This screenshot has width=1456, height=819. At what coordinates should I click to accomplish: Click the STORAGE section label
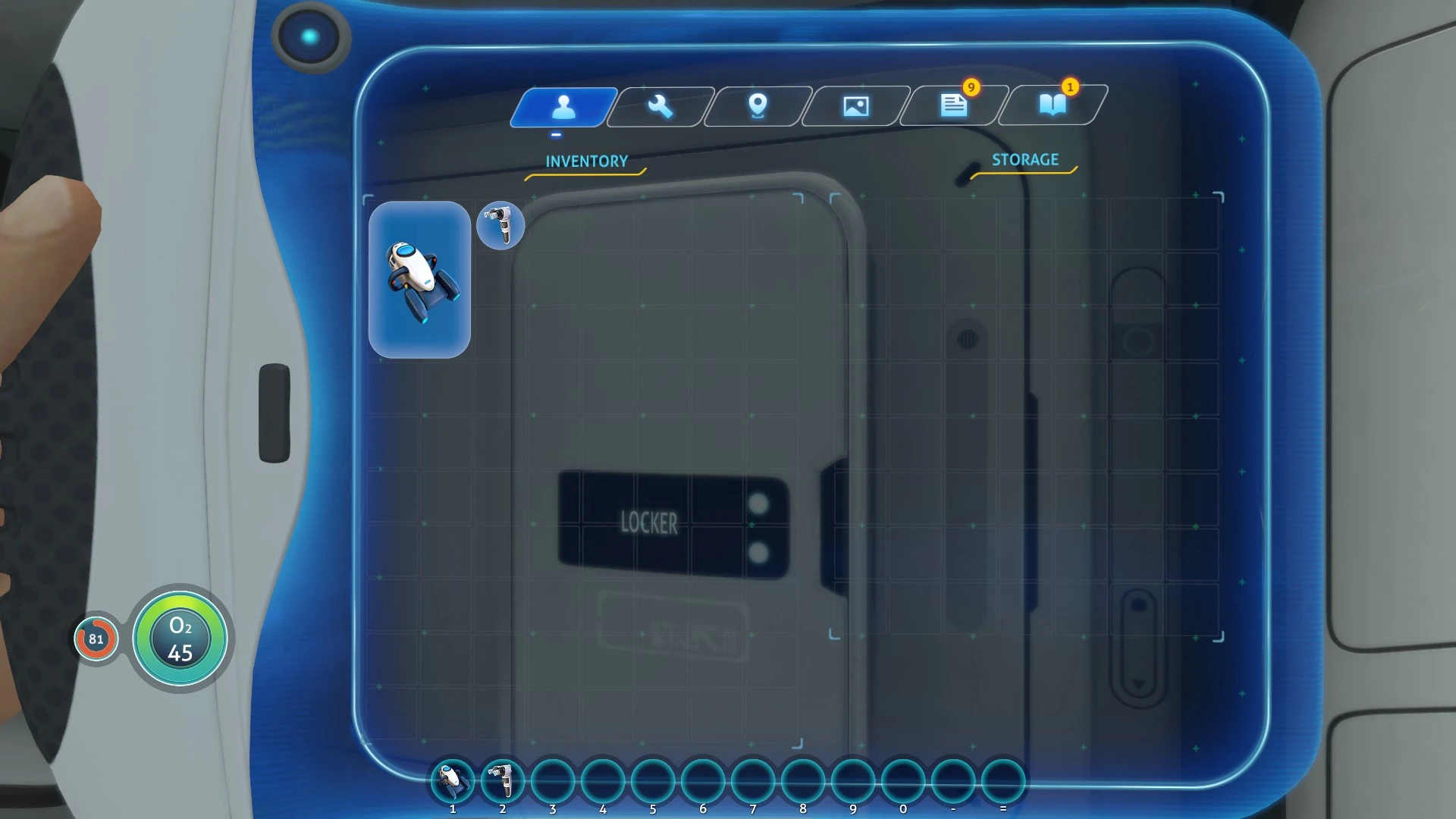click(1025, 160)
